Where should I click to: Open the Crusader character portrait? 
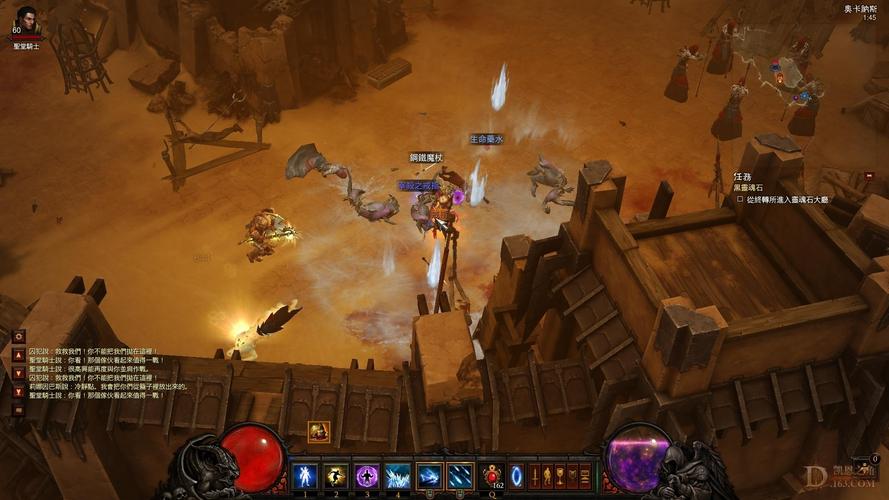pyautogui.click(x=27, y=18)
